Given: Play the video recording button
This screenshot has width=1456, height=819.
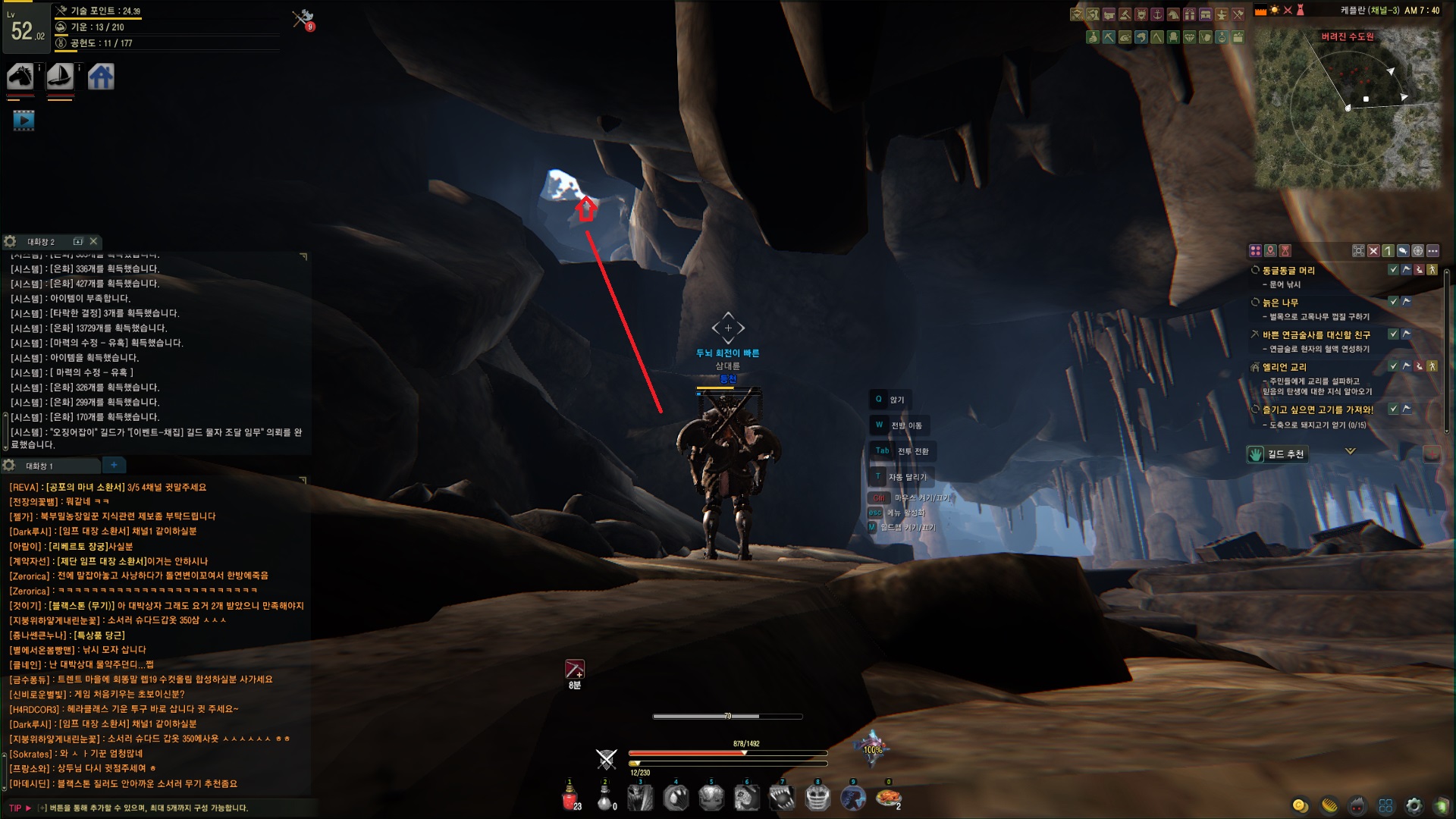Looking at the screenshot, I should 24,120.
